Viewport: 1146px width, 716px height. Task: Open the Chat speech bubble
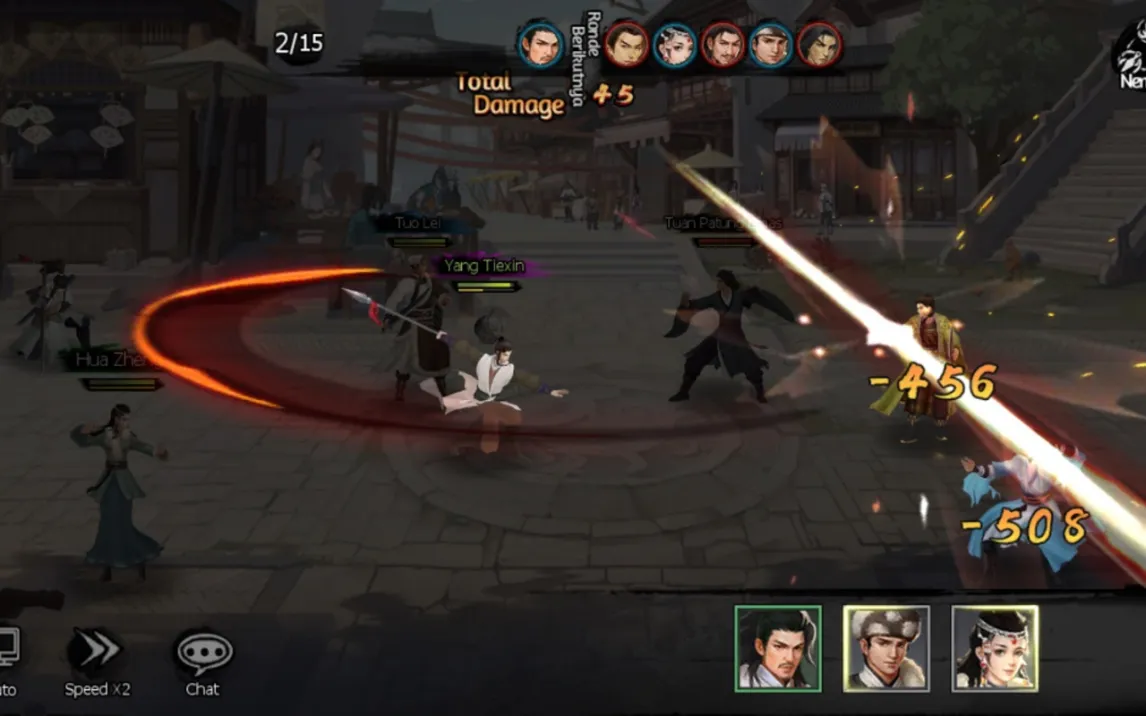[x=204, y=654]
